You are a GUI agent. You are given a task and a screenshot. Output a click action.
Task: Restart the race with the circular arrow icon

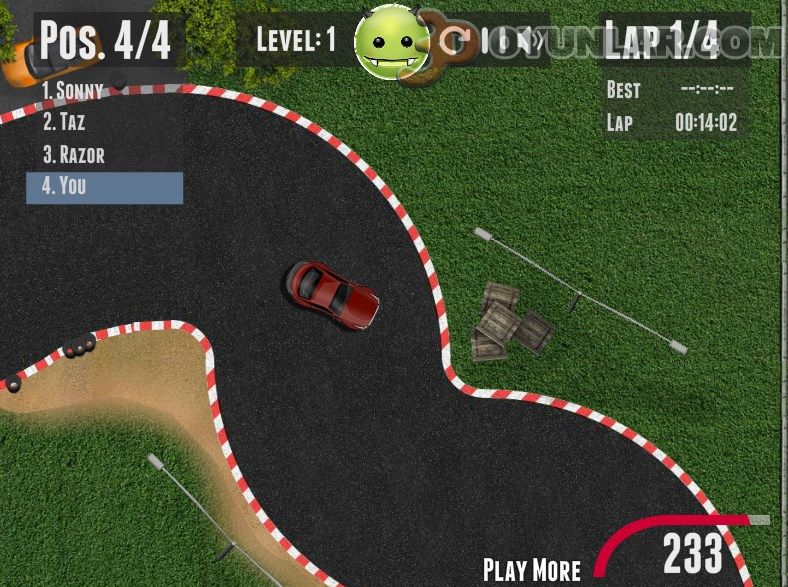(456, 40)
